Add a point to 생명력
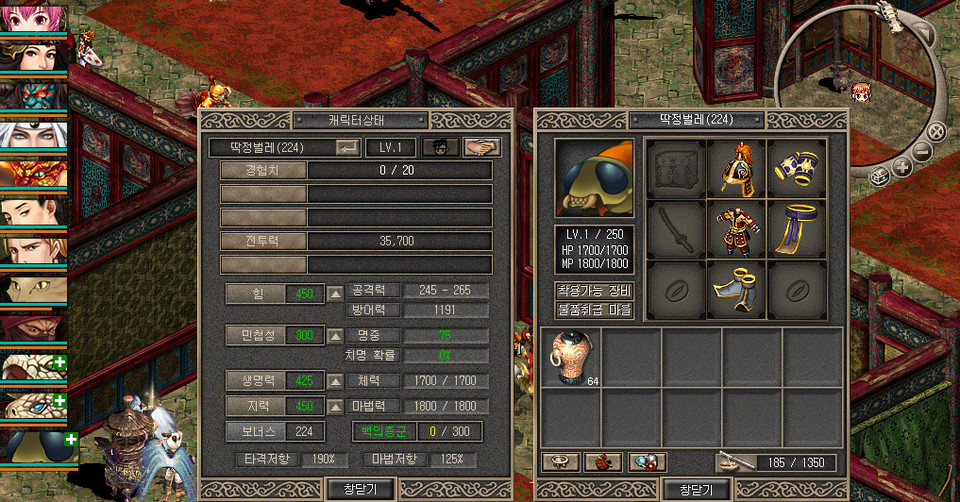960x502 pixels. point(336,381)
